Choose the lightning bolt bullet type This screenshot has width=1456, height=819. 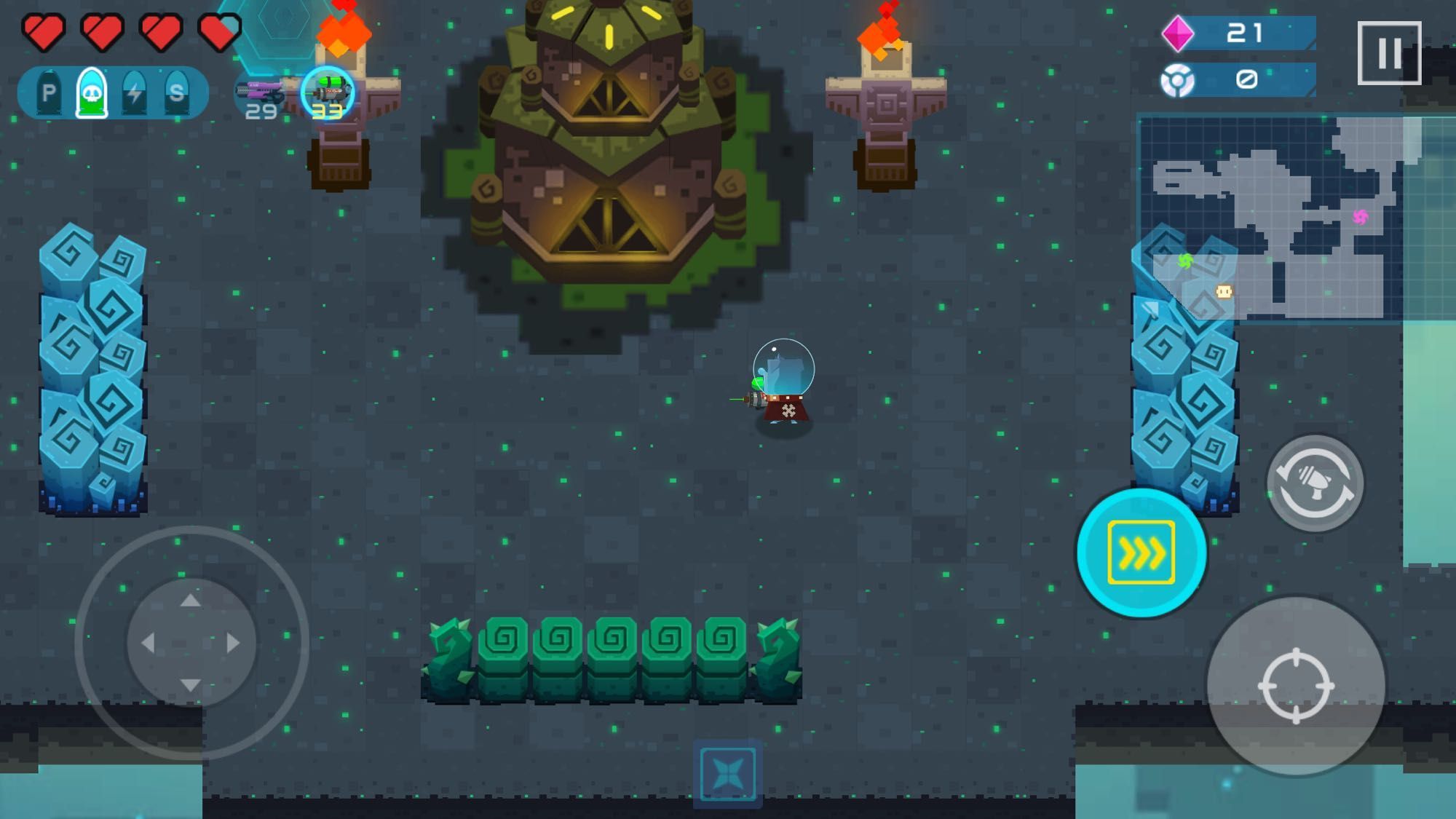click(135, 92)
